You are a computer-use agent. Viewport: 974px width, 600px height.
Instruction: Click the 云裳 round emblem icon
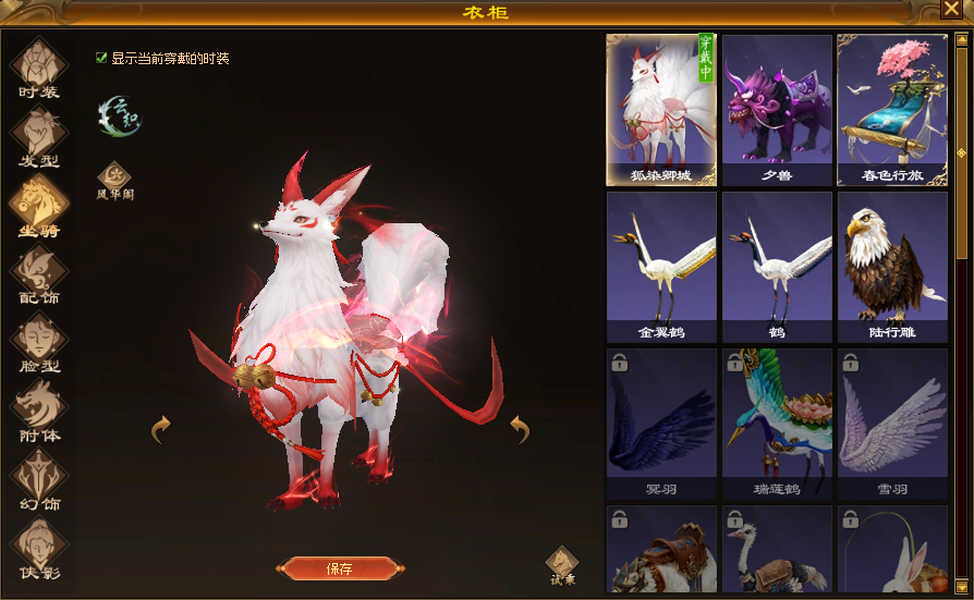tap(119, 116)
